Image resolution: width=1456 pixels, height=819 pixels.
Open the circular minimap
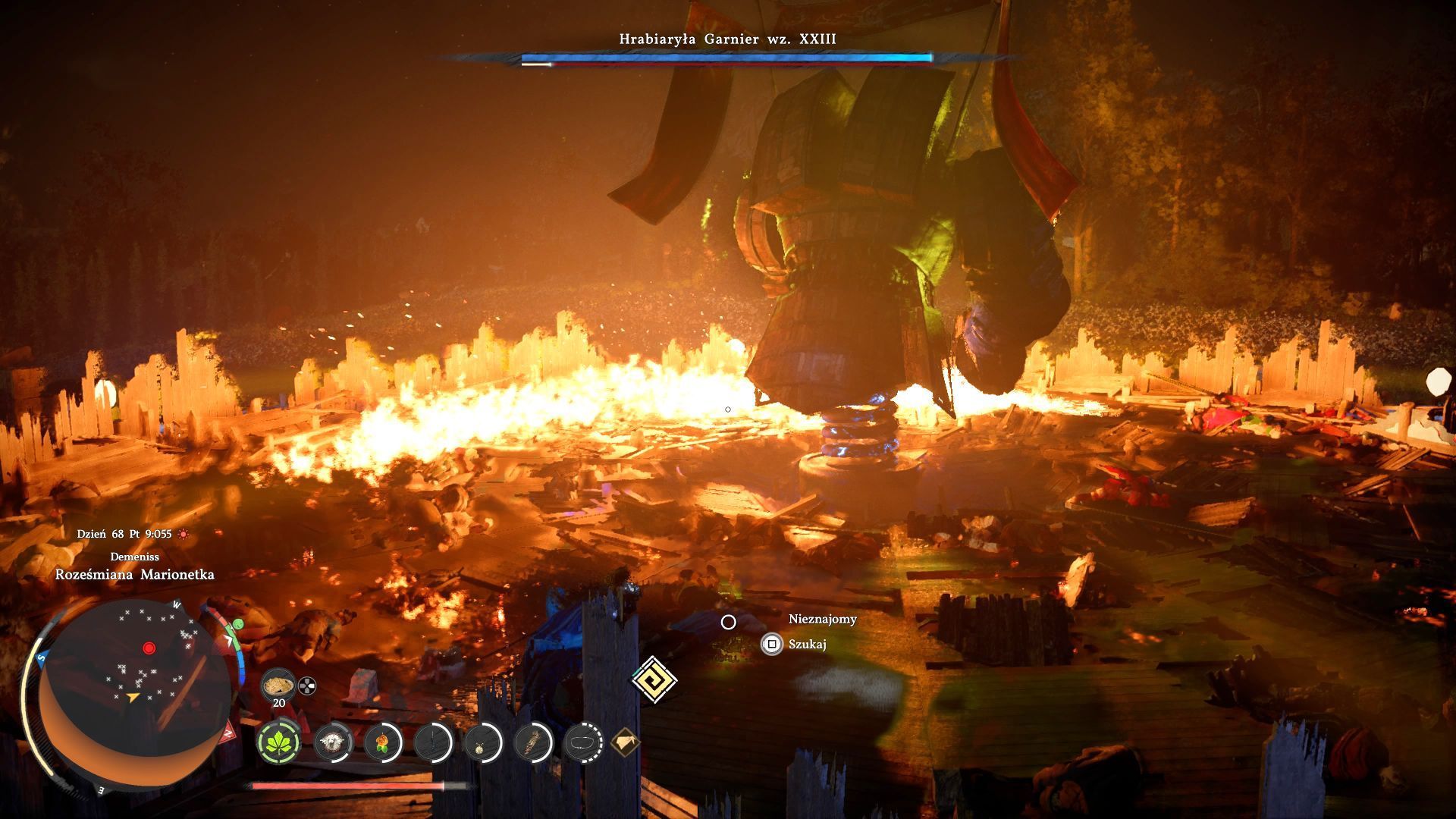point(133,690)
